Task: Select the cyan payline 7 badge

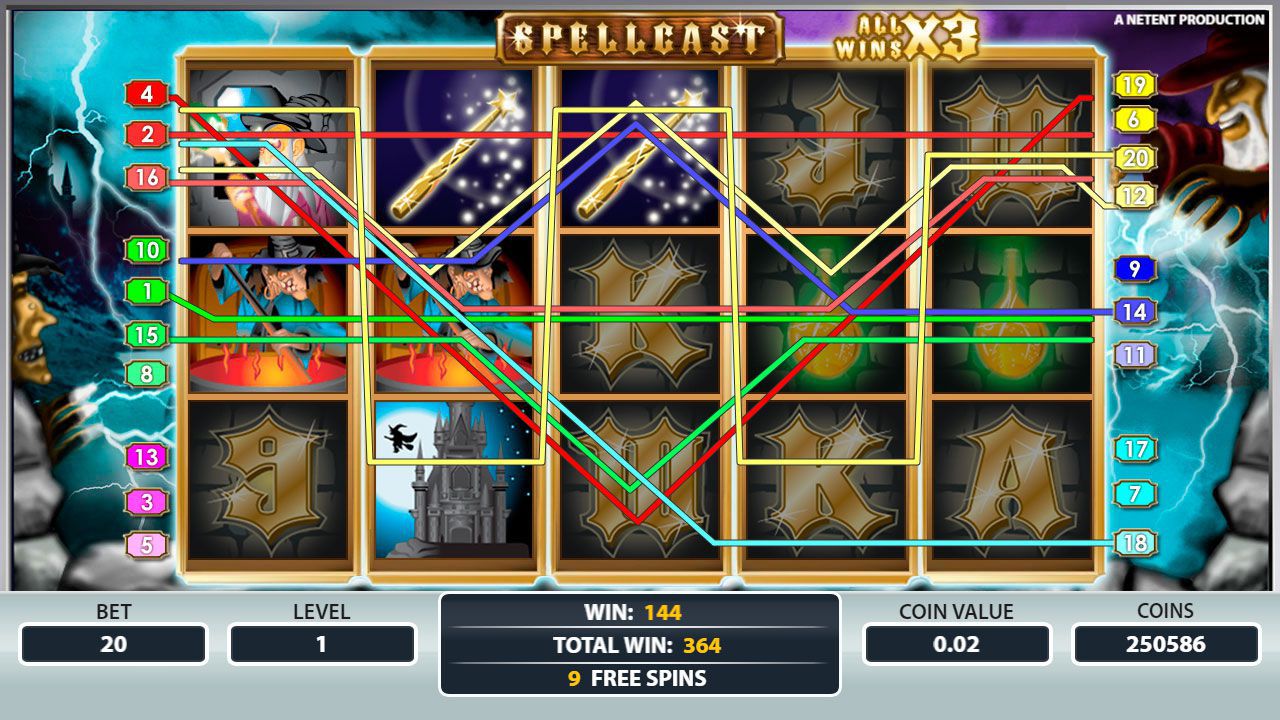Action: coord(1134,494)
